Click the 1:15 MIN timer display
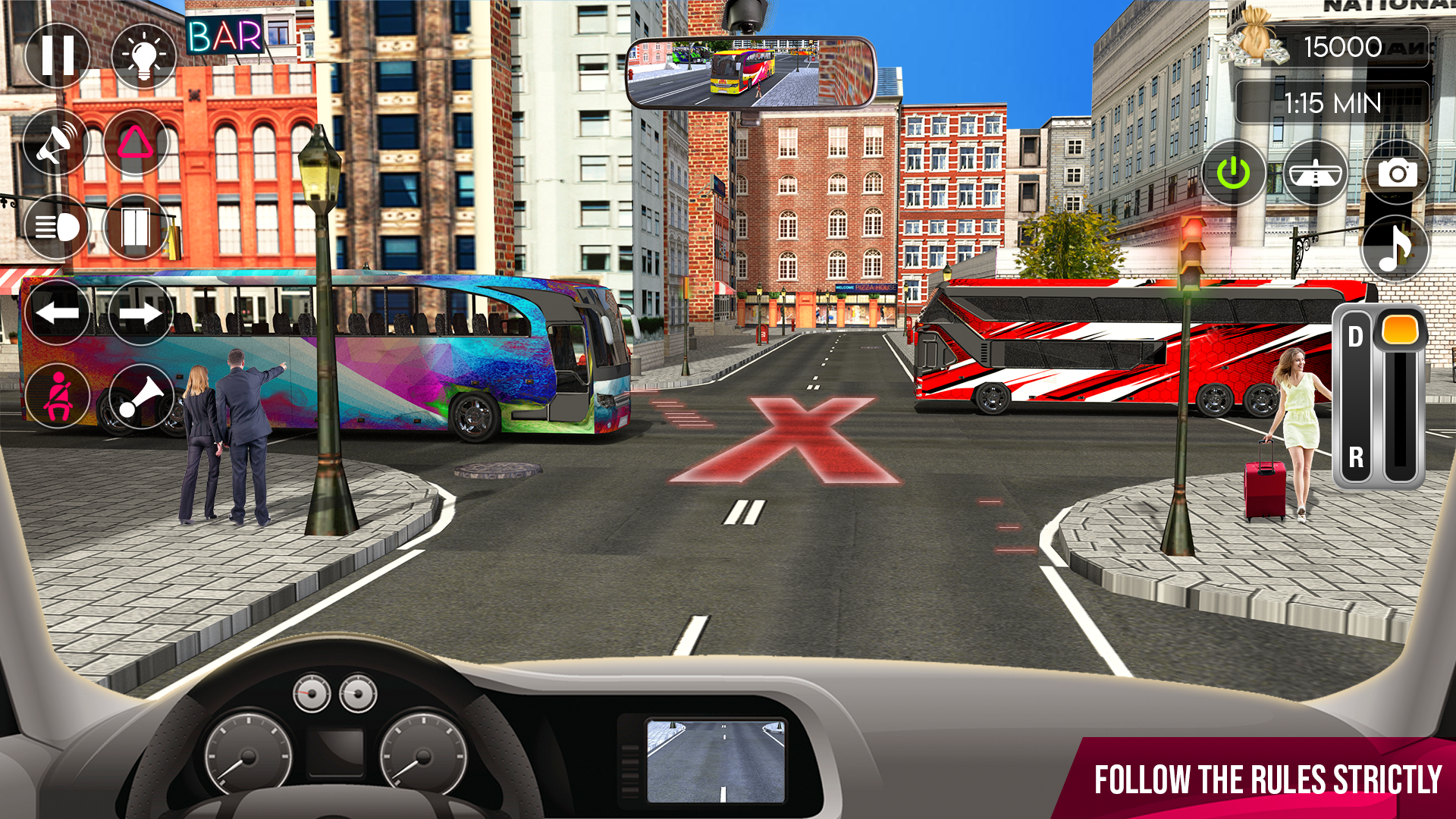This screenshot has width=1456, height=819. click(x=1332, y=101)
